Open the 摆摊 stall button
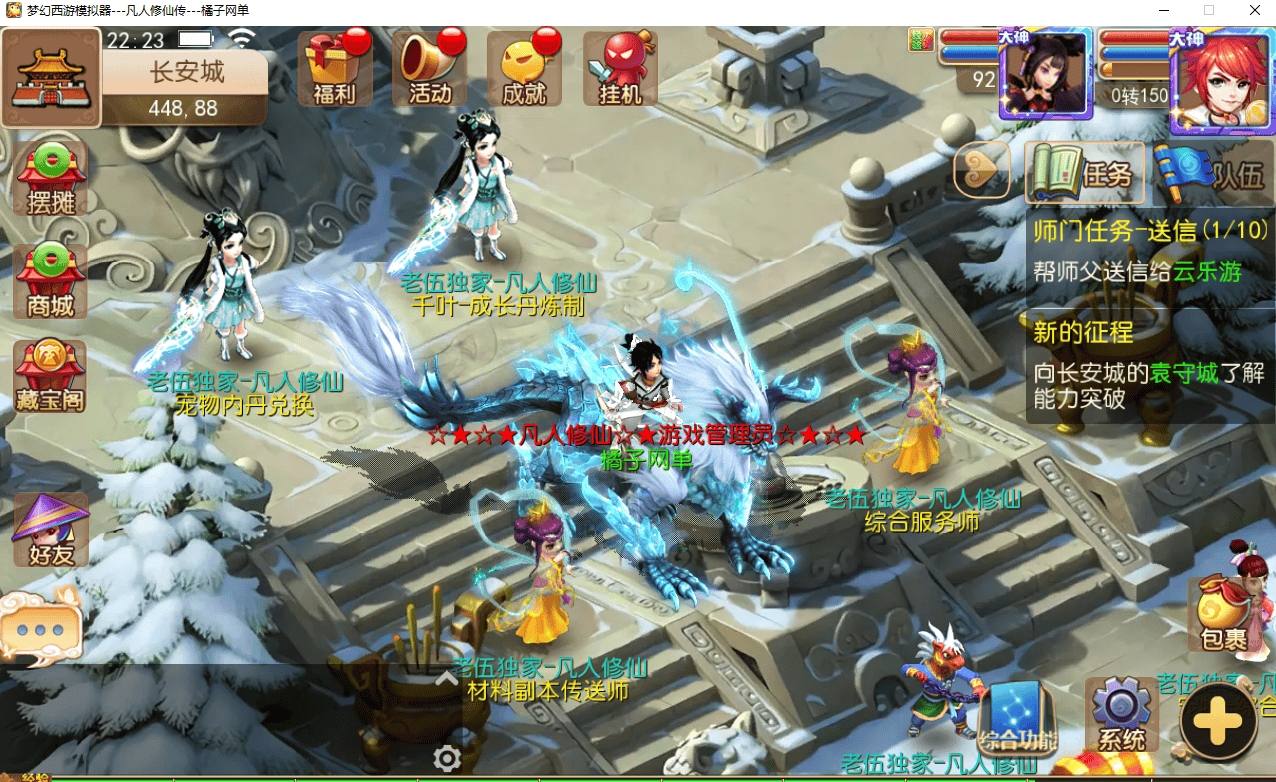 tap(50, 180)
